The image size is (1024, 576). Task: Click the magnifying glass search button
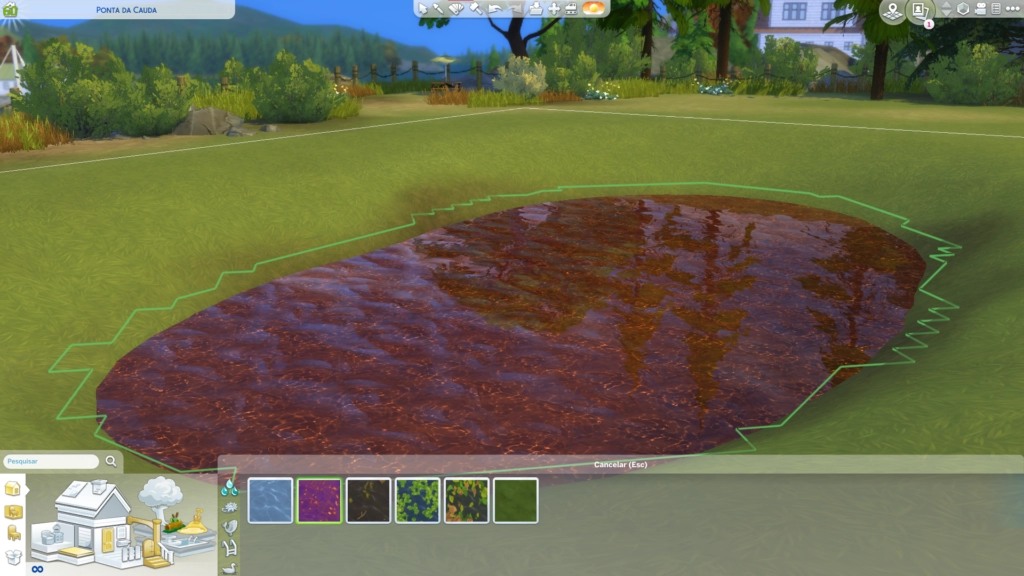point(111,462)
